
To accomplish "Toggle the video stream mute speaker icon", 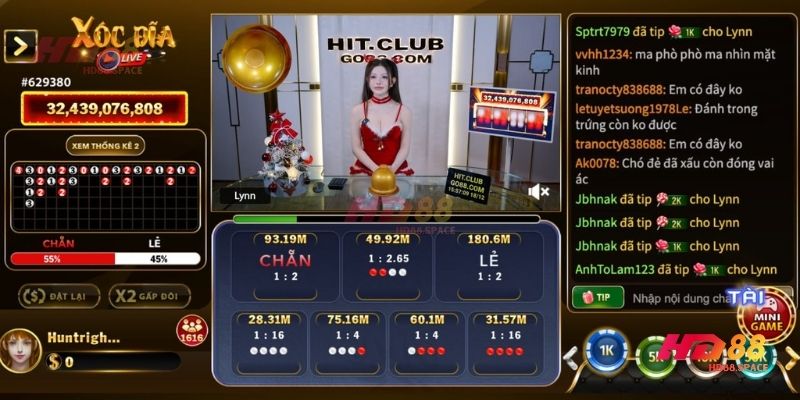I will coord(539,191).
